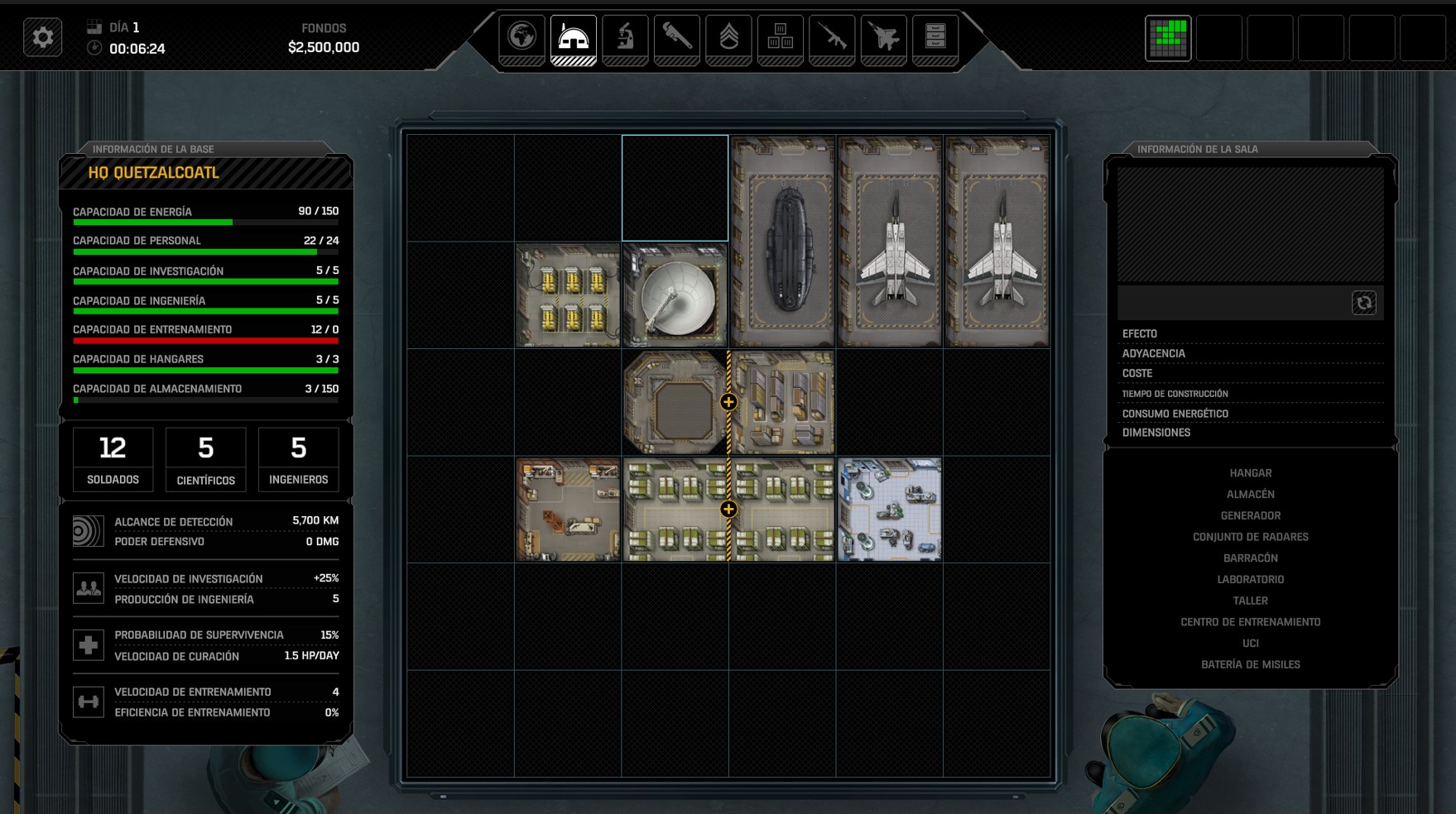The width and height of the screenshot is (1456, 814).
Task: Select Batería de Misiles to build
Action: [x=1250, y=664]
